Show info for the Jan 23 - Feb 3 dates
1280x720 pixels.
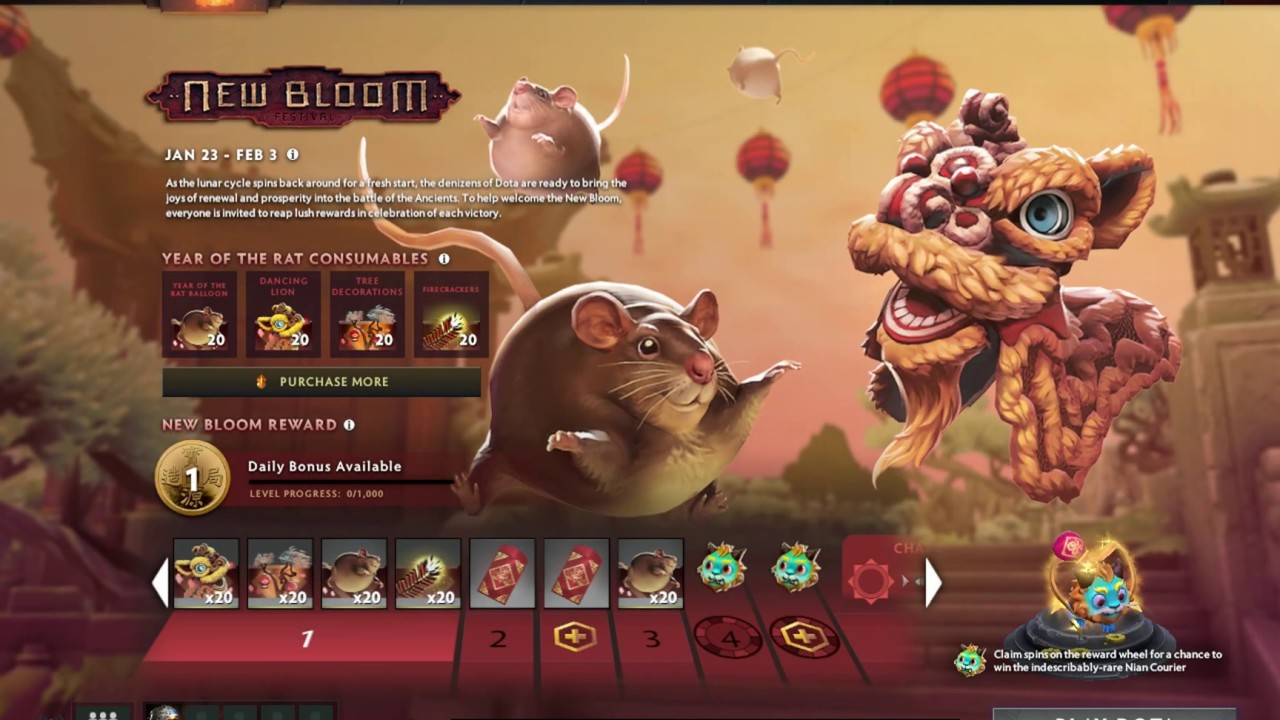tap(293, 155)
